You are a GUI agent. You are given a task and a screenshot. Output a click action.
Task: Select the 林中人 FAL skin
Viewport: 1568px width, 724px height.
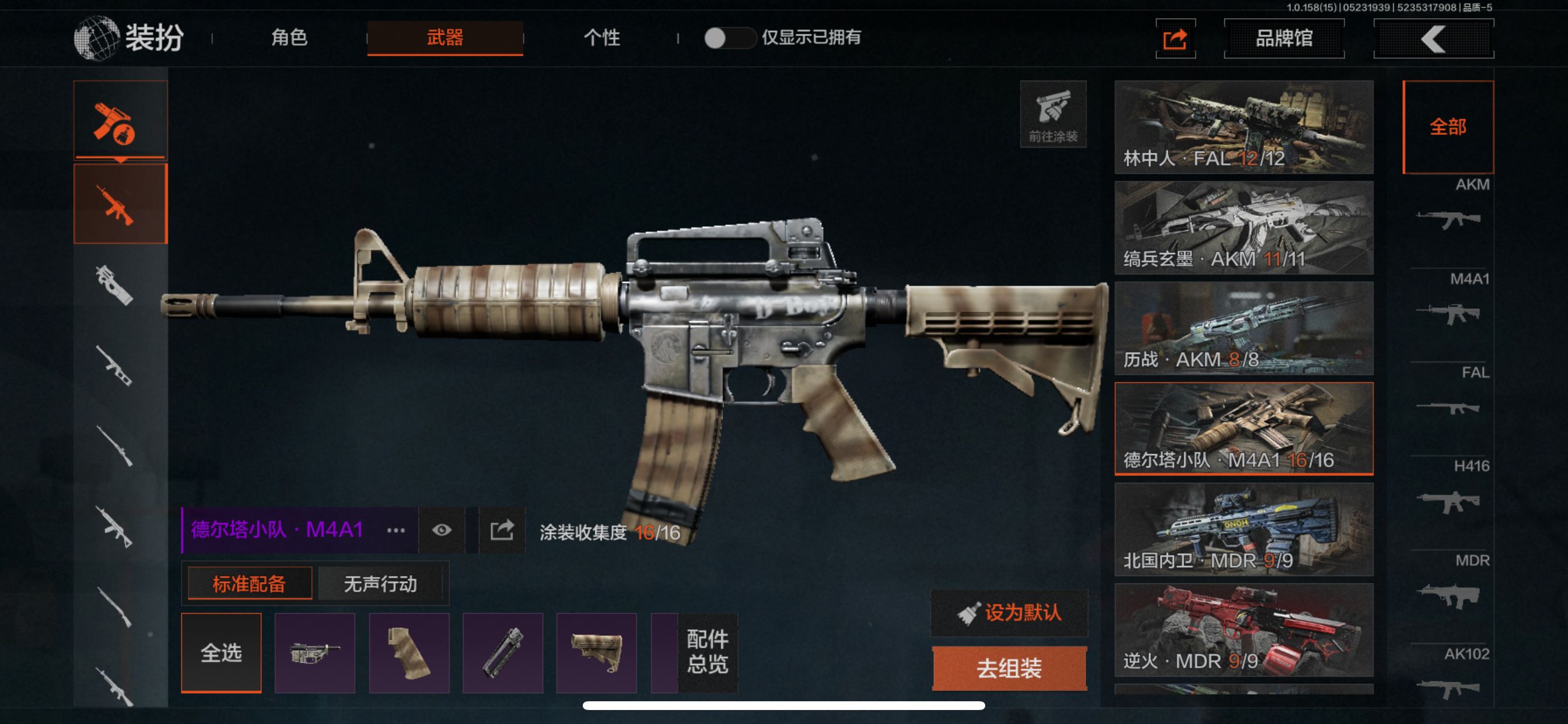(1244, 126)
